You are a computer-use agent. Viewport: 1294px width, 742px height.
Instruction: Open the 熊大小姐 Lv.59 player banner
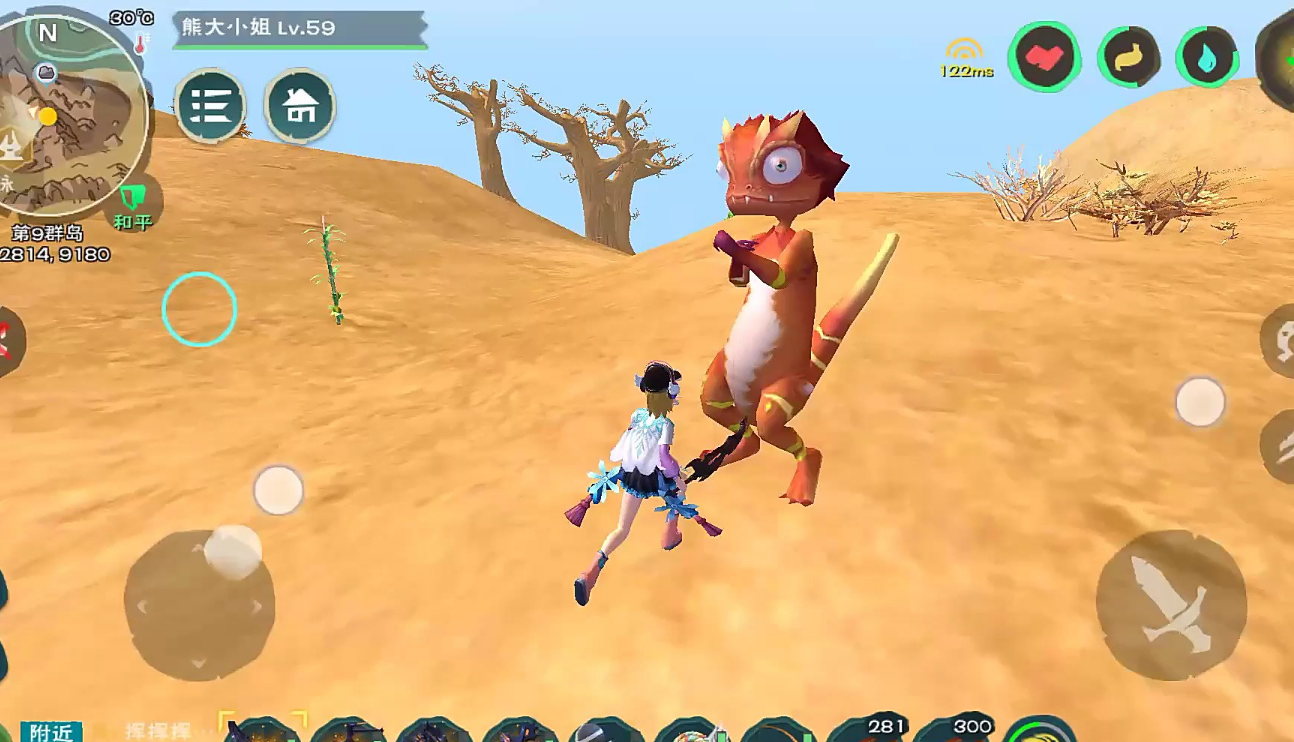[x=299, y=28]
